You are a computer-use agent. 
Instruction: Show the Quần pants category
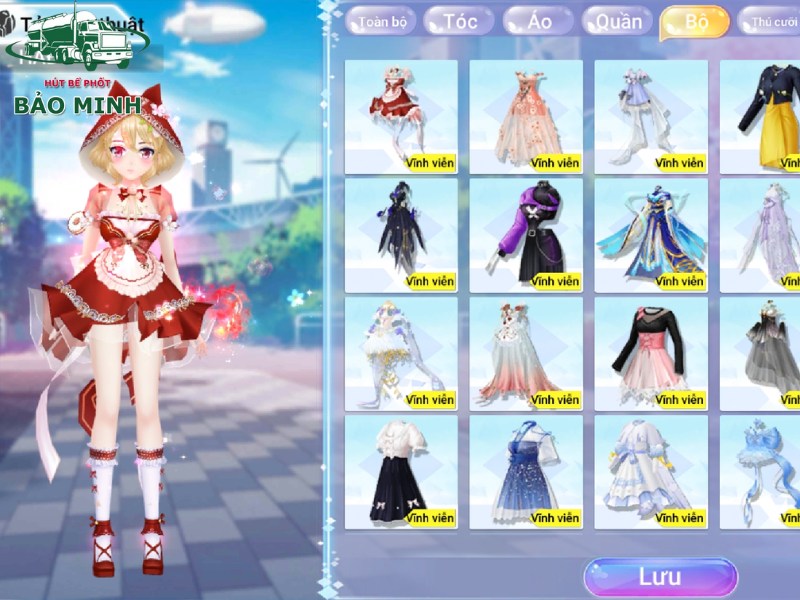(618, 22)
